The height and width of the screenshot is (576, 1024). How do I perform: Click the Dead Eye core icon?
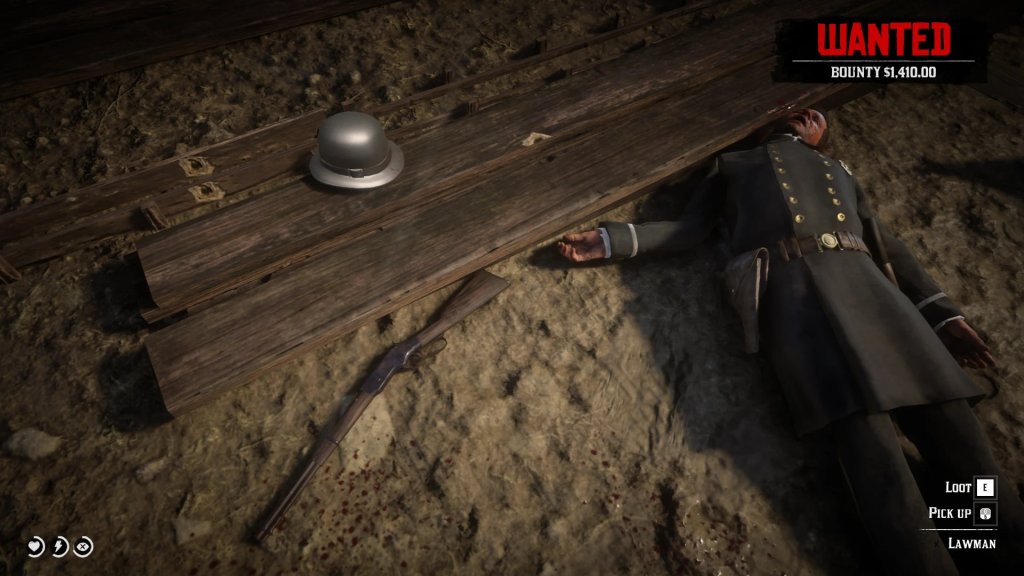pyautogui.click(x=84, y=546)
